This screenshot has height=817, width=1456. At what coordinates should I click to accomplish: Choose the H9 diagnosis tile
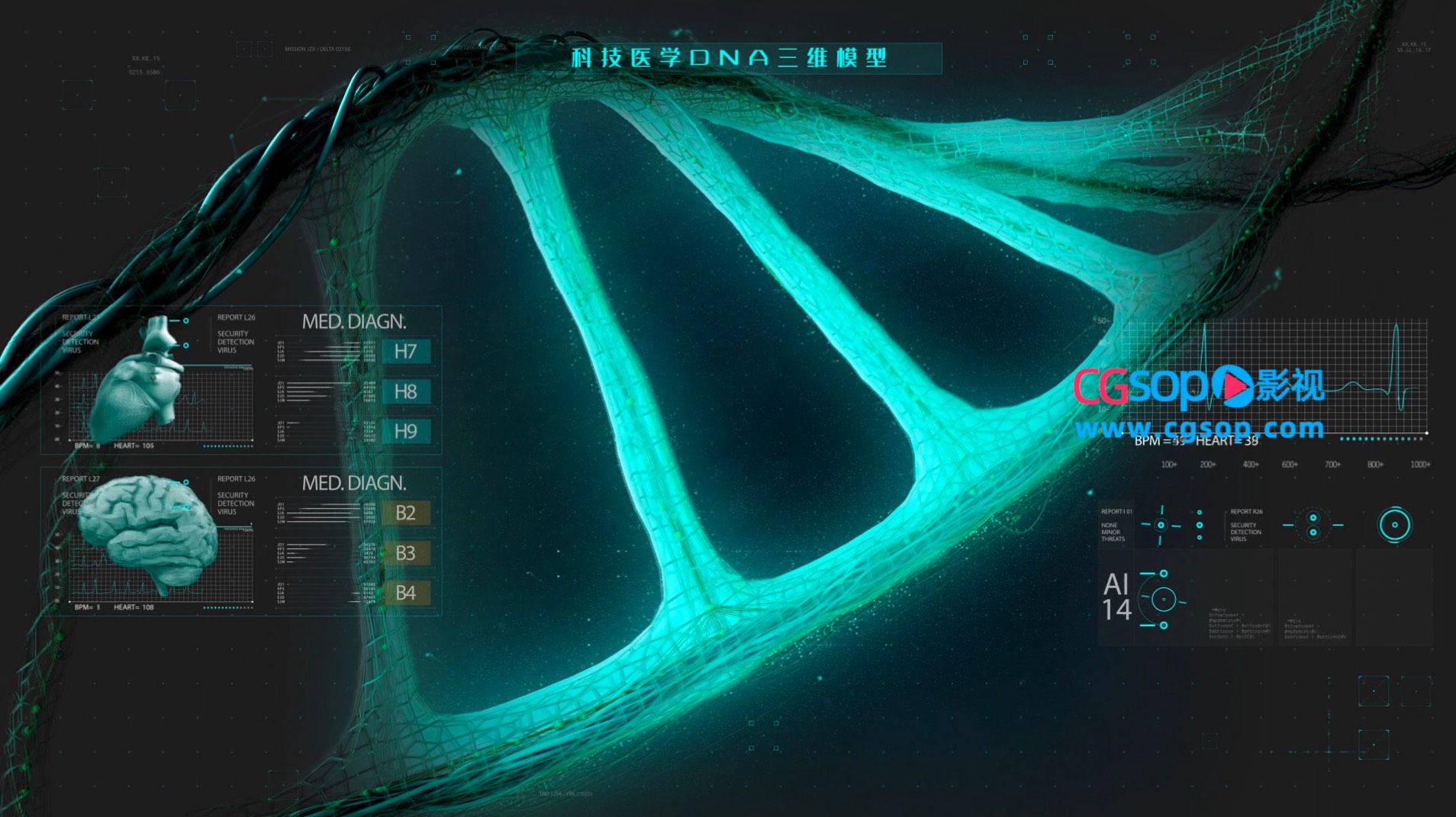(x=405, y=432)
